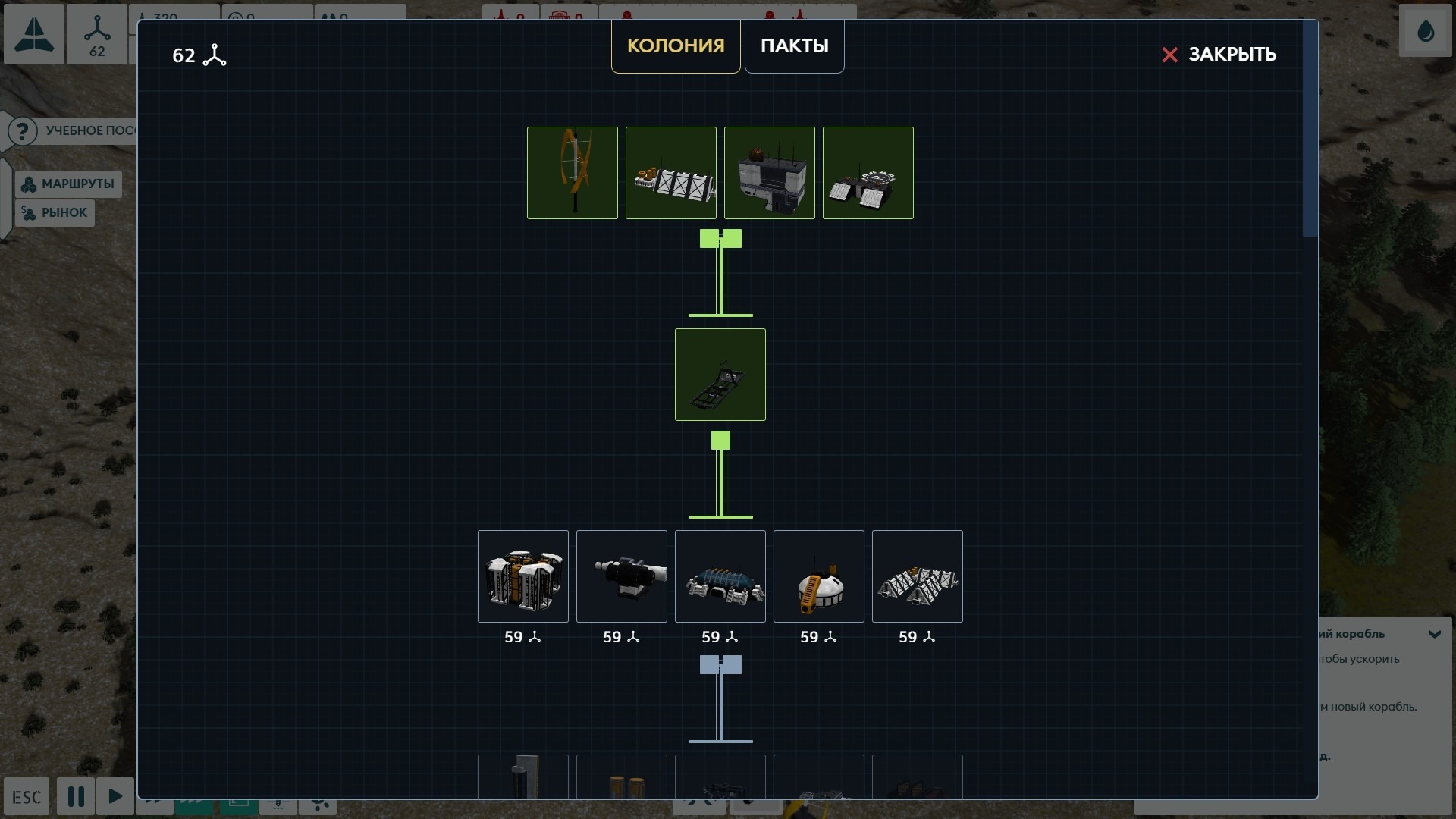
Task: Select the white multi-storey building tile
Action: coord(769,173)
